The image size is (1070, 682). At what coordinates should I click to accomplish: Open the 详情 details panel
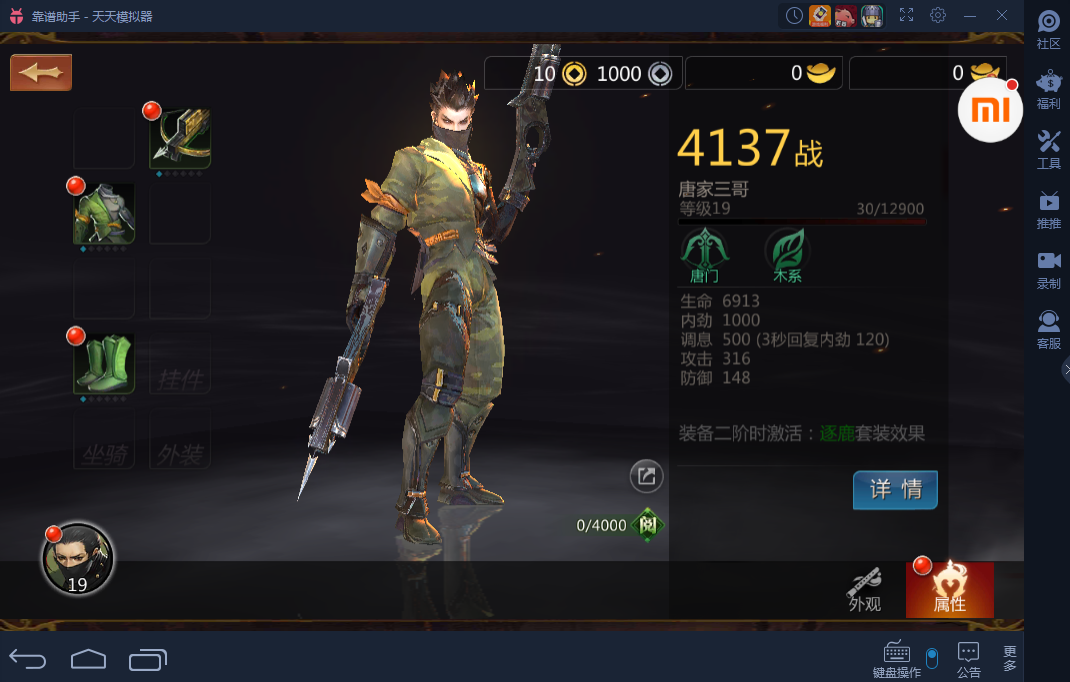[x=895, y=490]
